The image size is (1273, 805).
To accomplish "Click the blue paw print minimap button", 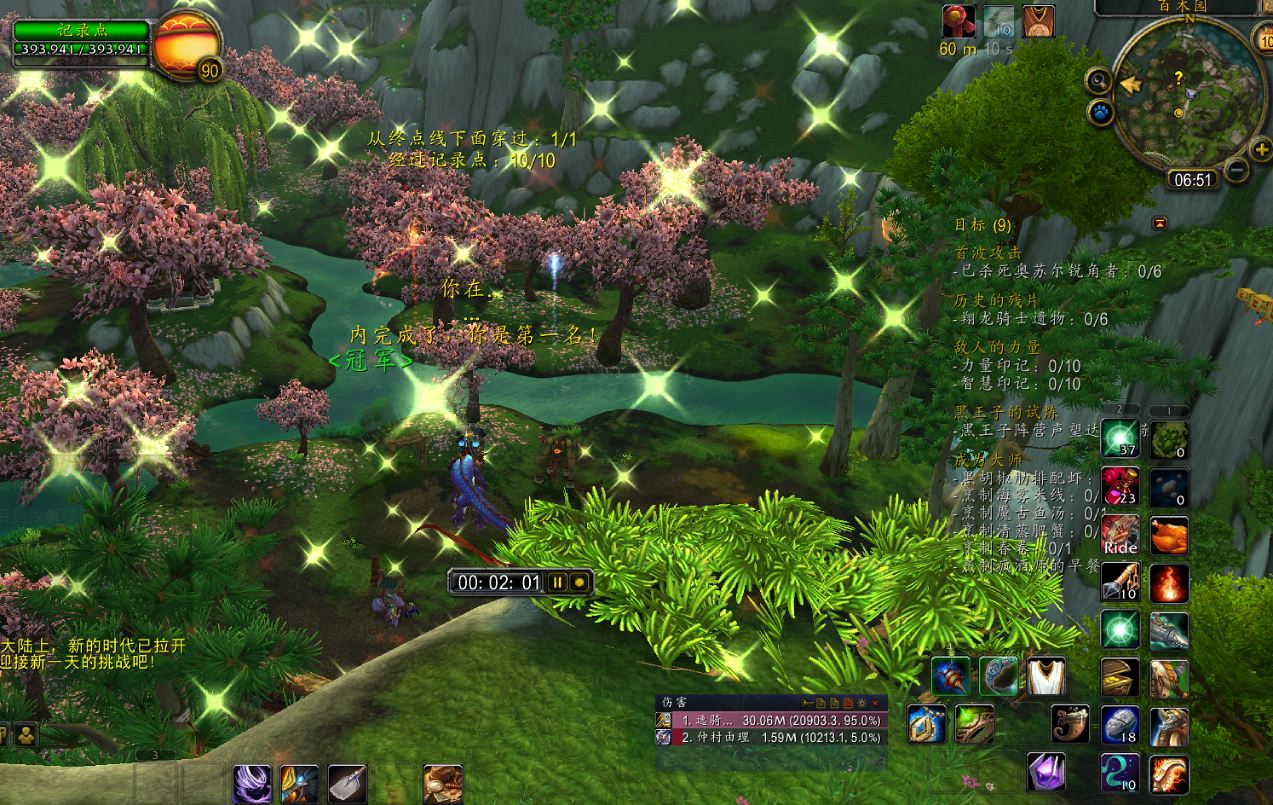I will point(1101,112).
